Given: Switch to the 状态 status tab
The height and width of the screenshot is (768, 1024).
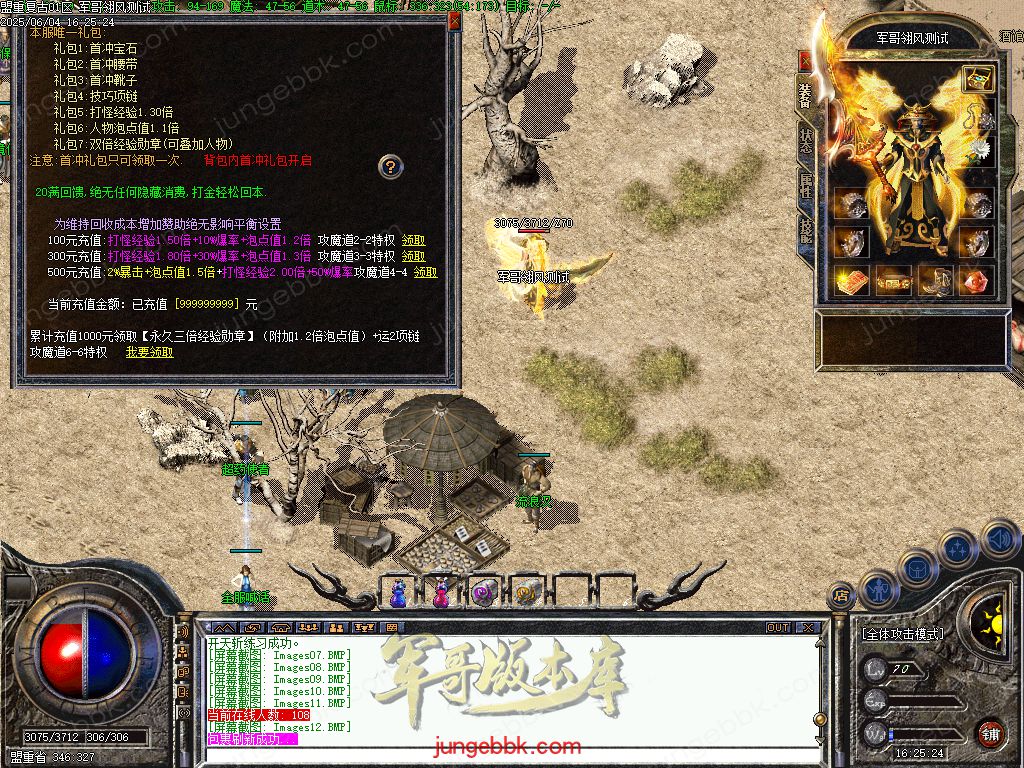Looking at the screenshot, I should 806,142.
